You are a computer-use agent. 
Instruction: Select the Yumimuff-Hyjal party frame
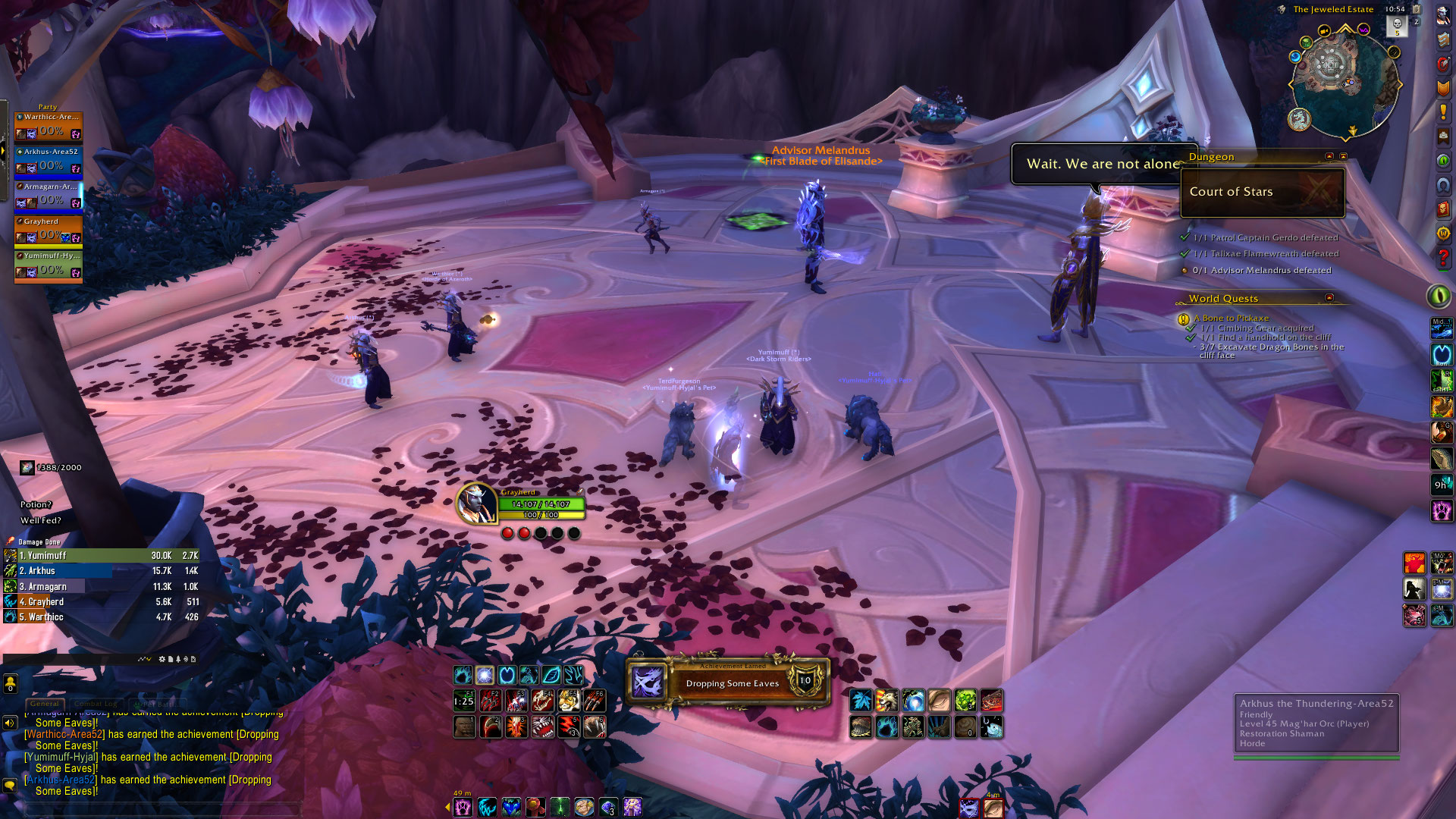[48, 265]
